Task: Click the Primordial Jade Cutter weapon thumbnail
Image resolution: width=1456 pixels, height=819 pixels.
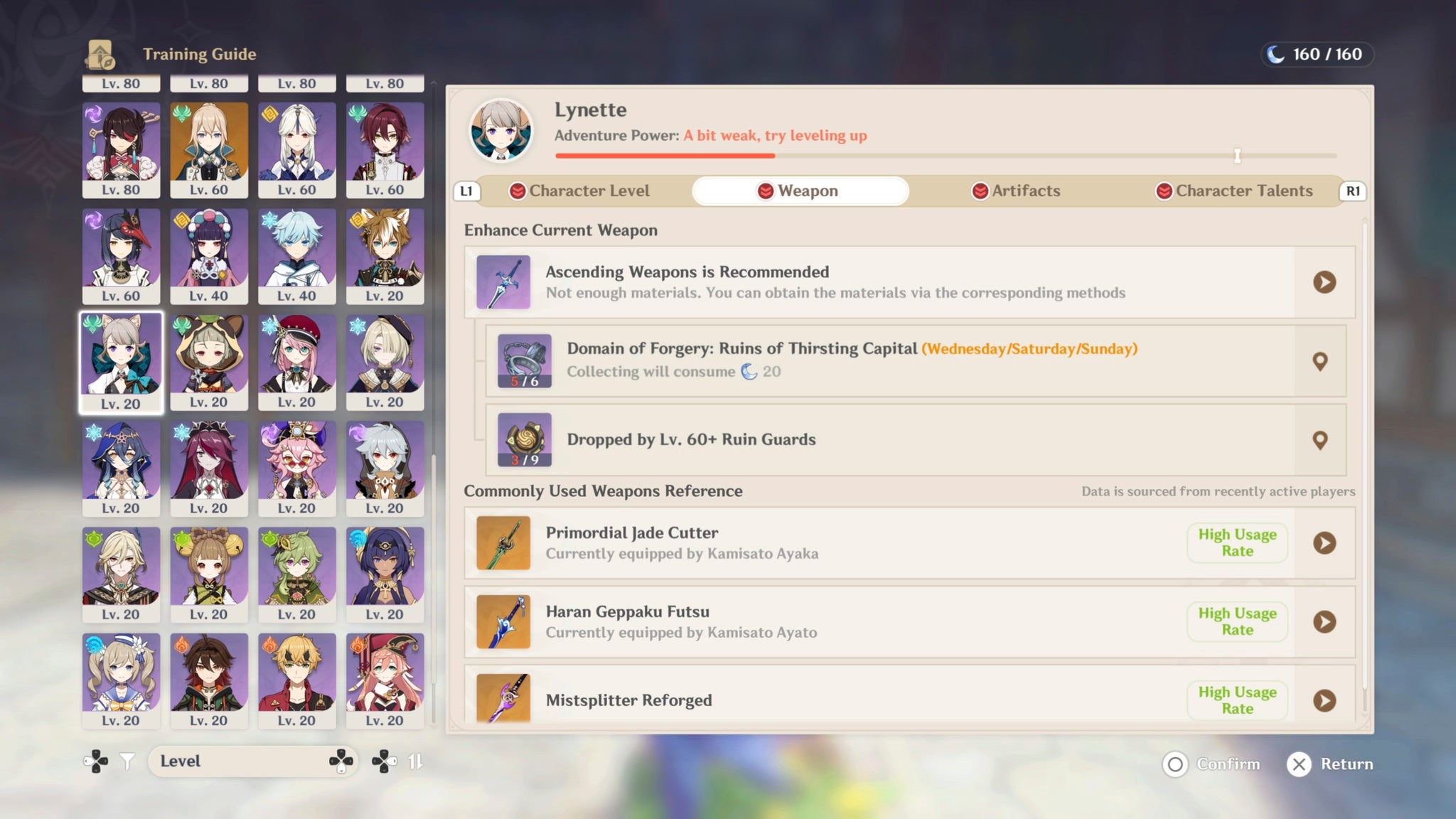Action: coord(502,542)
